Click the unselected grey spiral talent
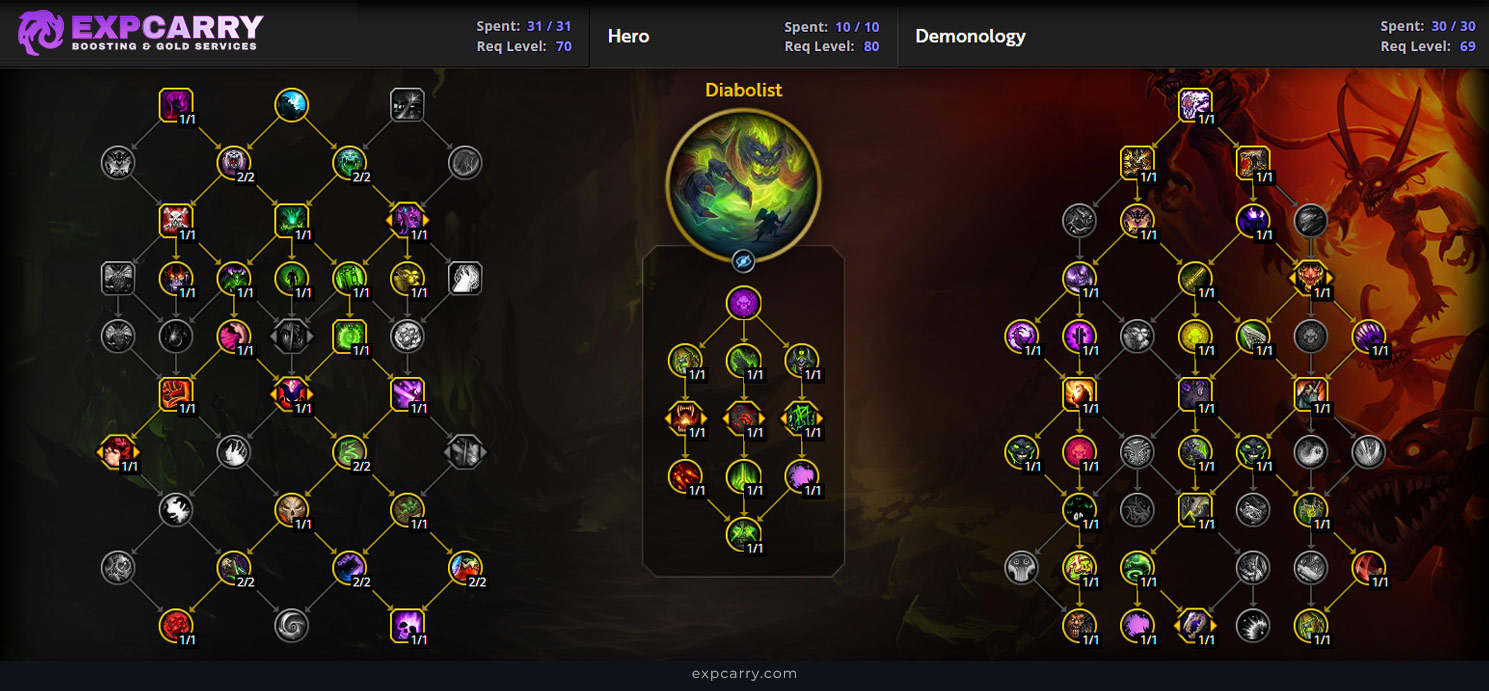The width and height of the screenshot is (1489, 691). point(291,626)
